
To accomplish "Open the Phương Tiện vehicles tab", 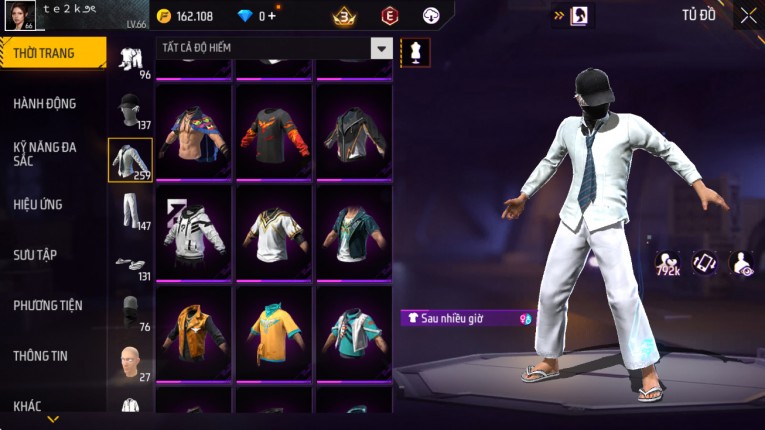I will pos(48,305).
